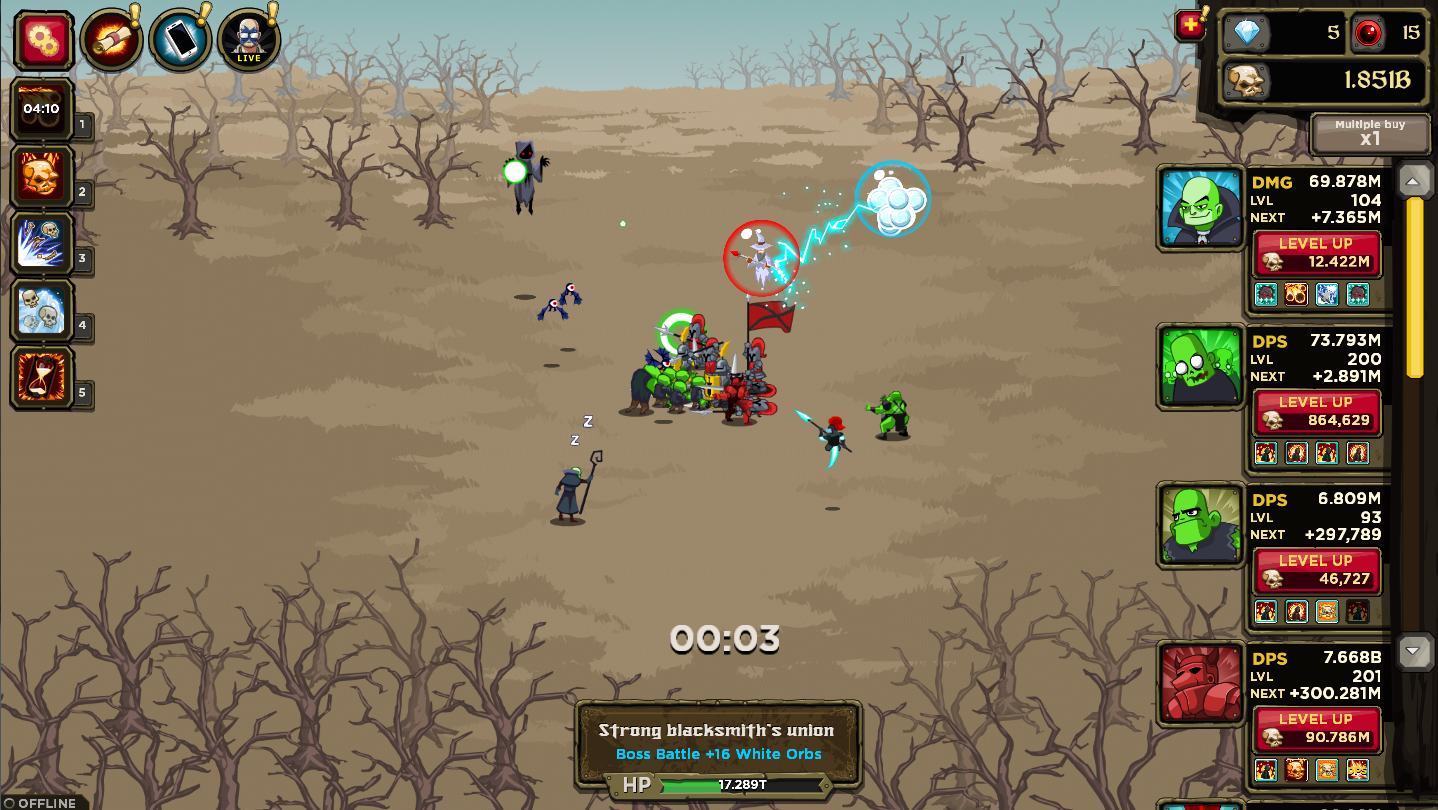
Task: Open the settings gear menu
Action: [x=41, y=39]
